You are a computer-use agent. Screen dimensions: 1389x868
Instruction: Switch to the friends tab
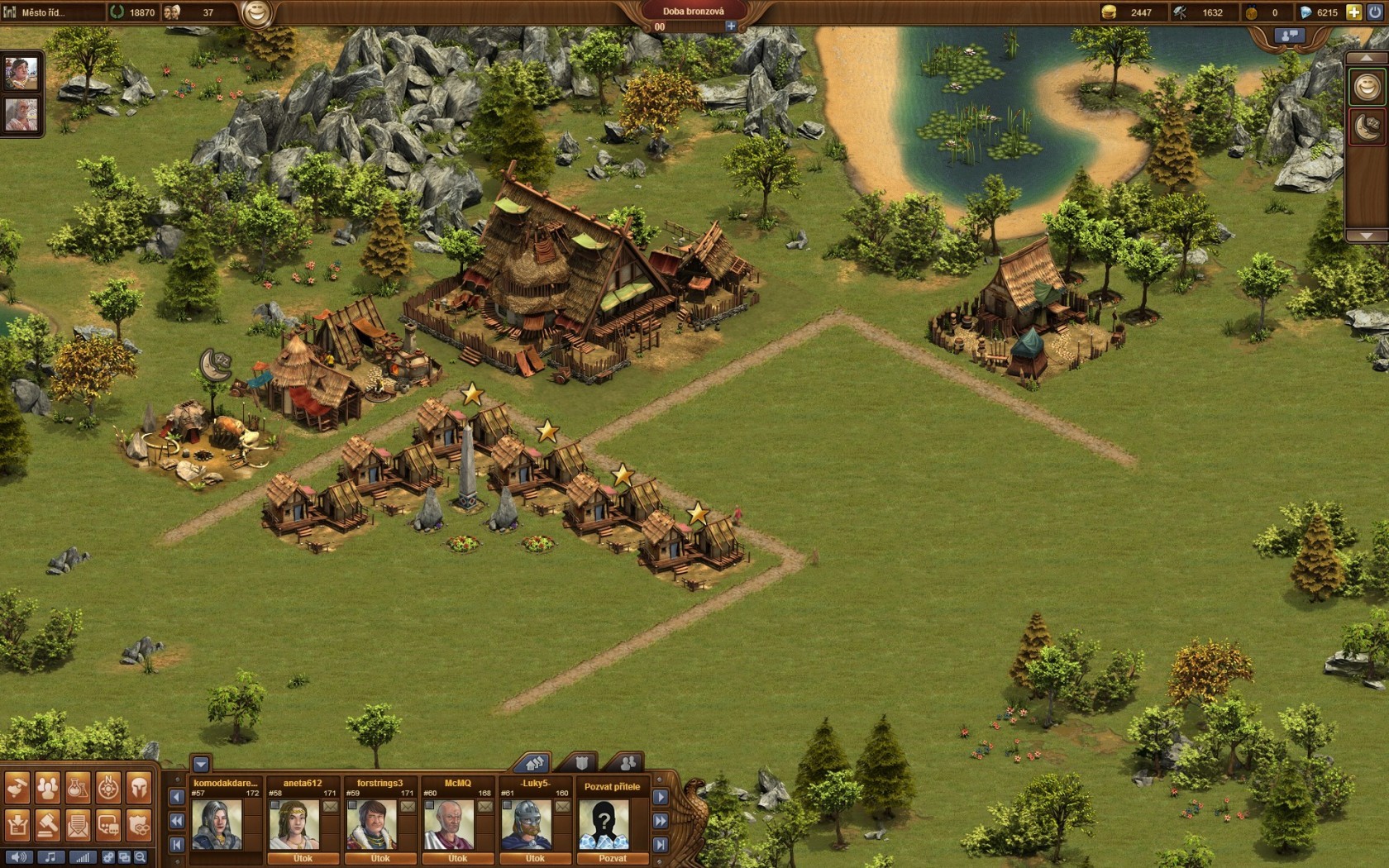point(628,762)
